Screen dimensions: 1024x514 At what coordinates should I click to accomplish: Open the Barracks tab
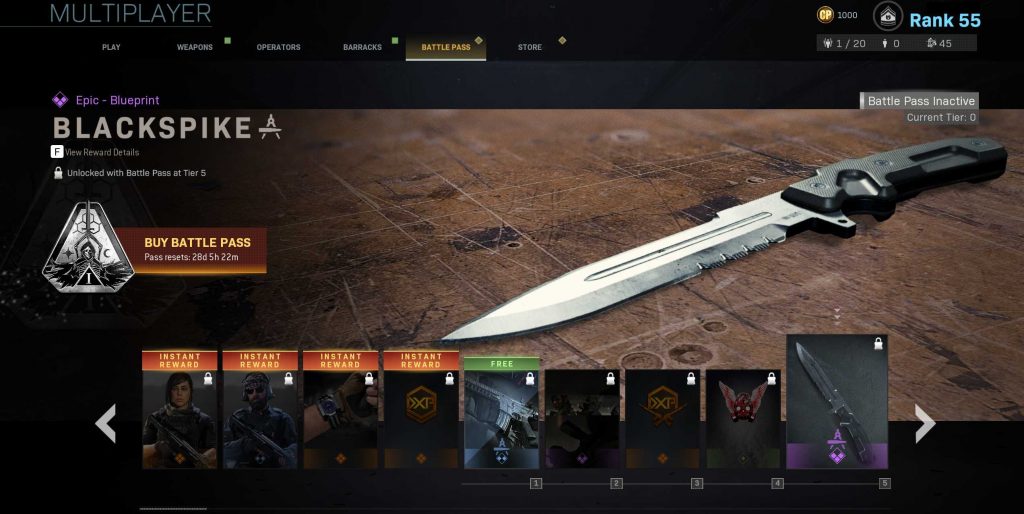click(362, 47)
